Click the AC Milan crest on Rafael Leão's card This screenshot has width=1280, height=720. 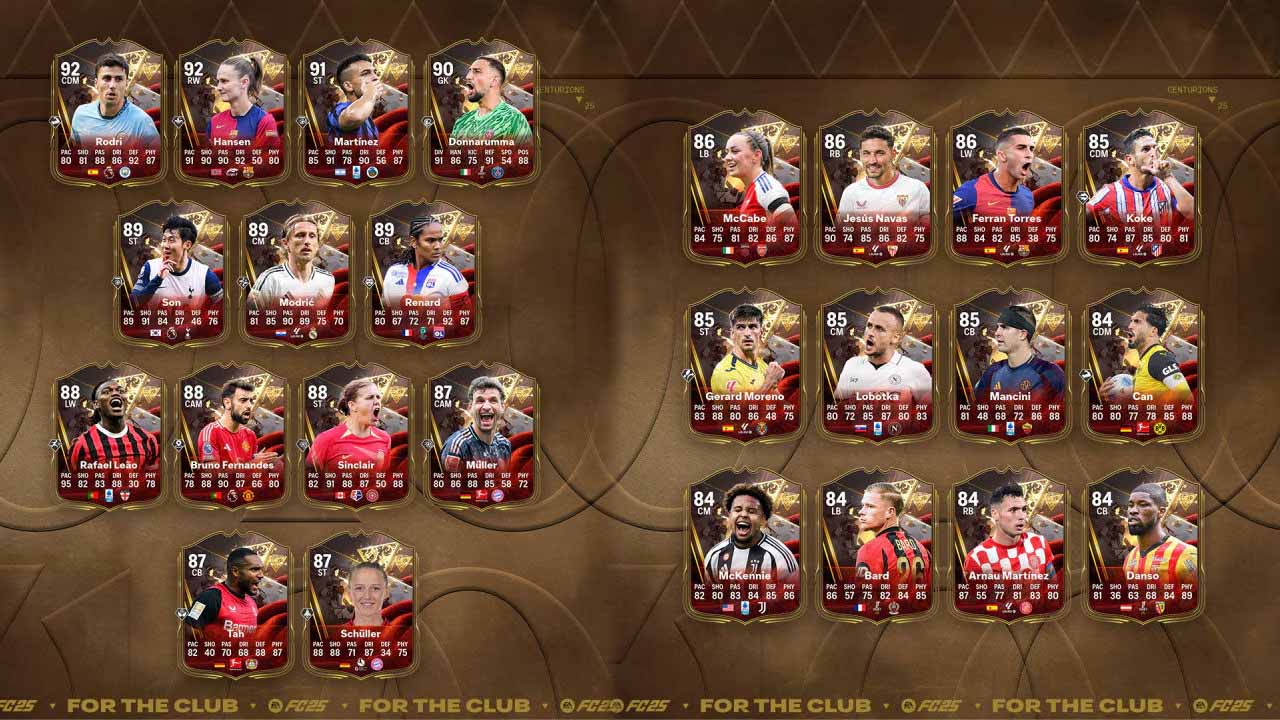point(125,495)
